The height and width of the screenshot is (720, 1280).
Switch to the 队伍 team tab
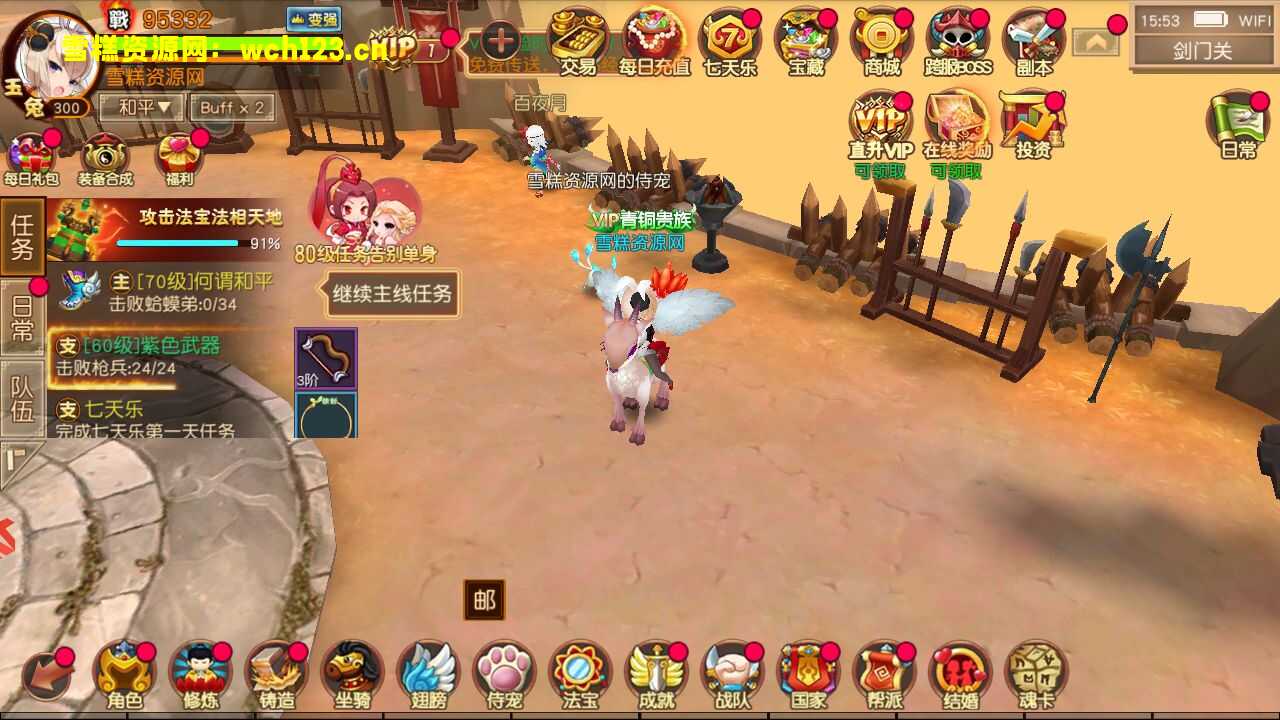(22, 400)
